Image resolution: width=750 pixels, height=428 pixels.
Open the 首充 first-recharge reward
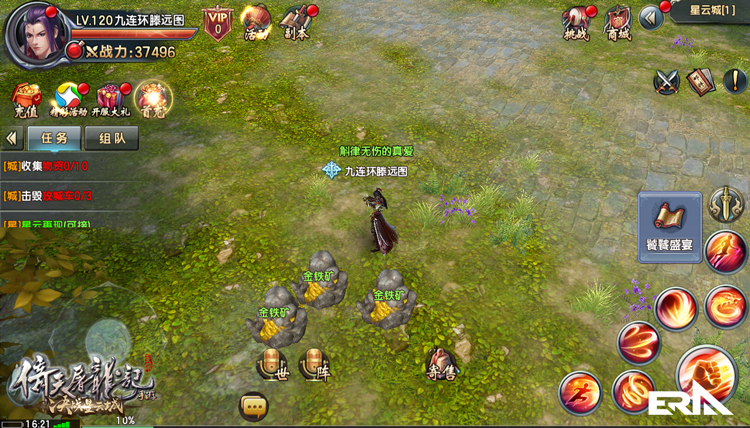pos(153,97)
